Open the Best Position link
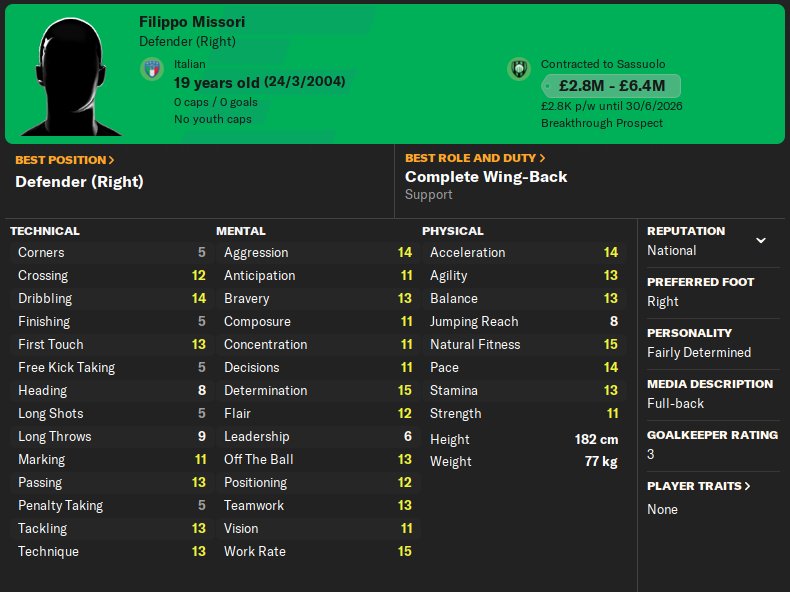The image size is (790, 592). tap(64, 160)
